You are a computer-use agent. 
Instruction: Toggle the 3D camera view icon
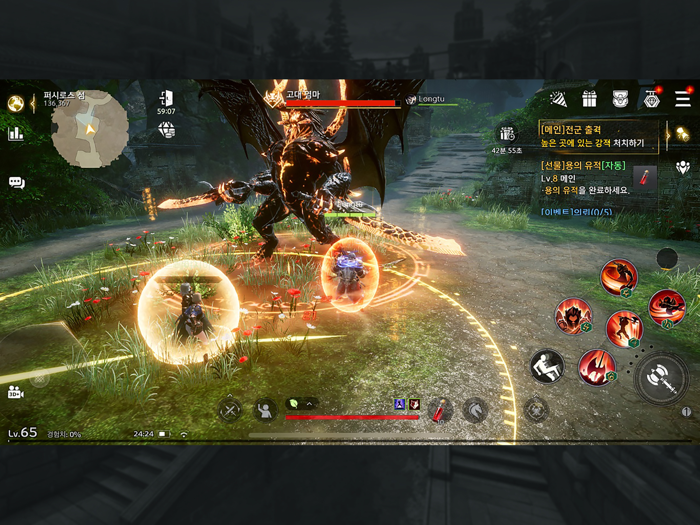click(x=16, y=393)
